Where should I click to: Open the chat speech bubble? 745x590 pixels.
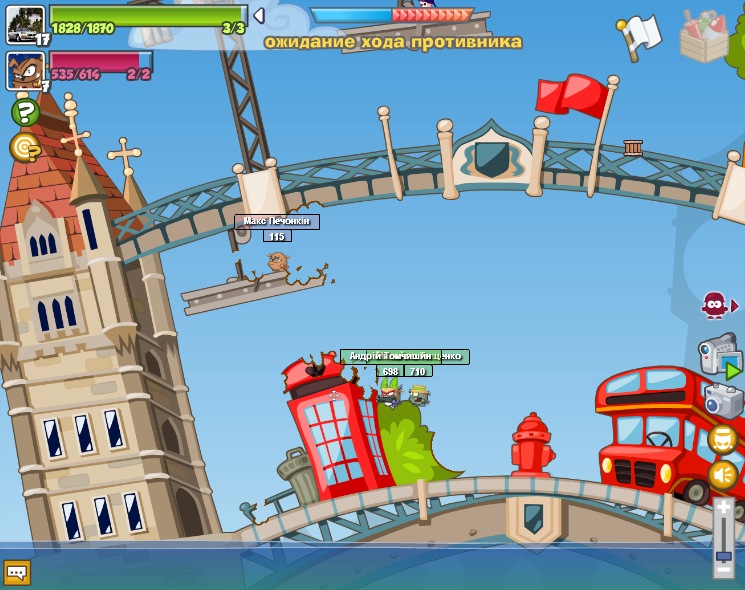(x=17, y=572)
